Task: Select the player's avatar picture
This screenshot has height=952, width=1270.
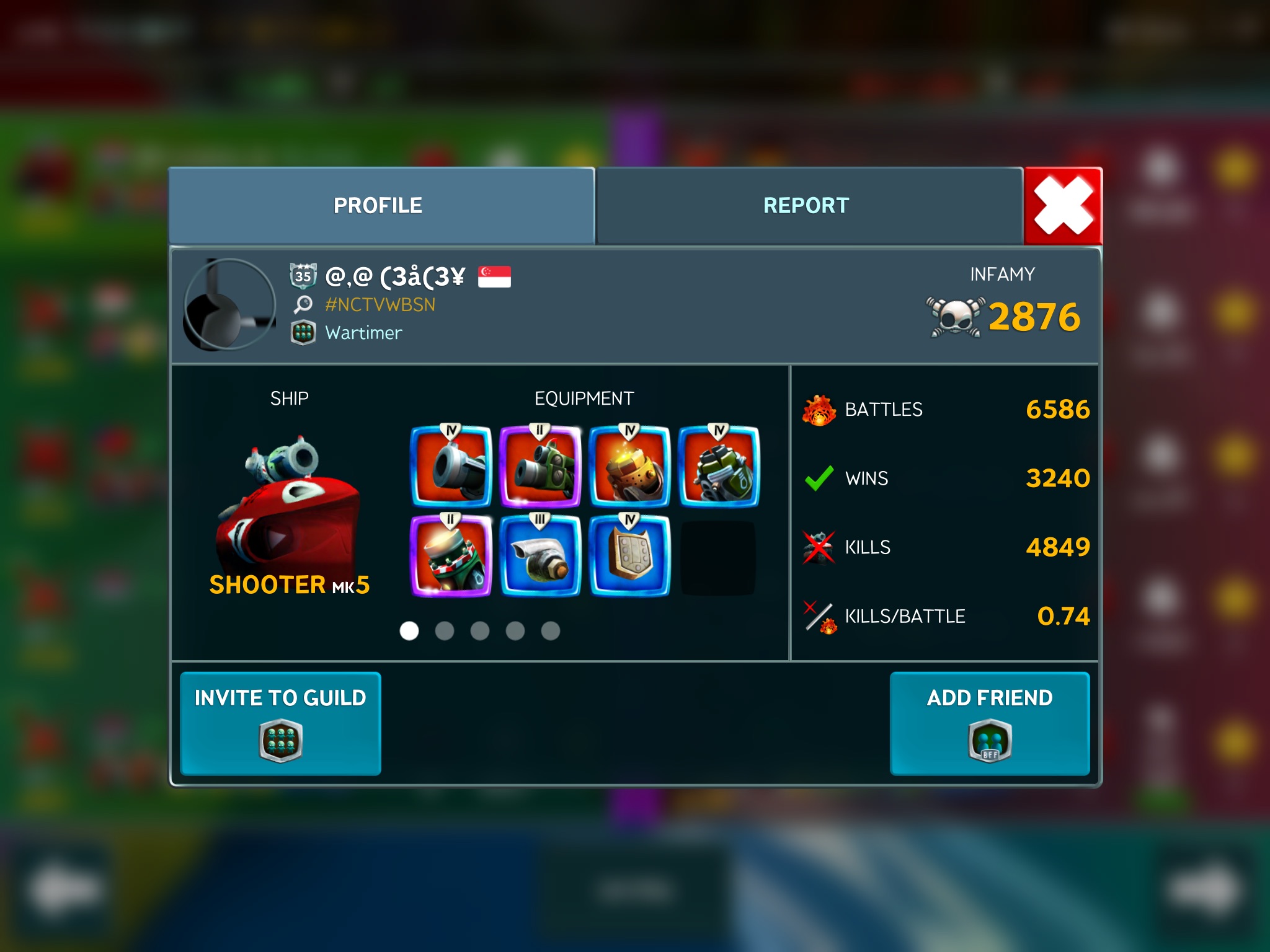Action: click(229, 304)
